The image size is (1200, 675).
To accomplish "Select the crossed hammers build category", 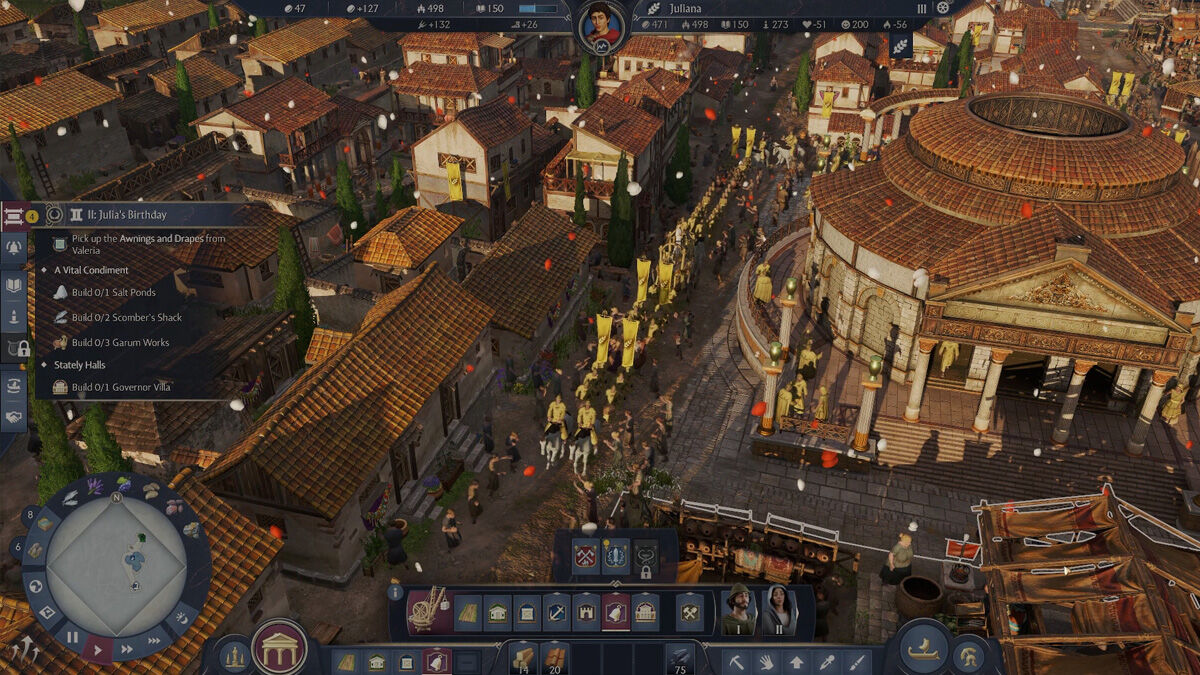I will pos(689,612).
